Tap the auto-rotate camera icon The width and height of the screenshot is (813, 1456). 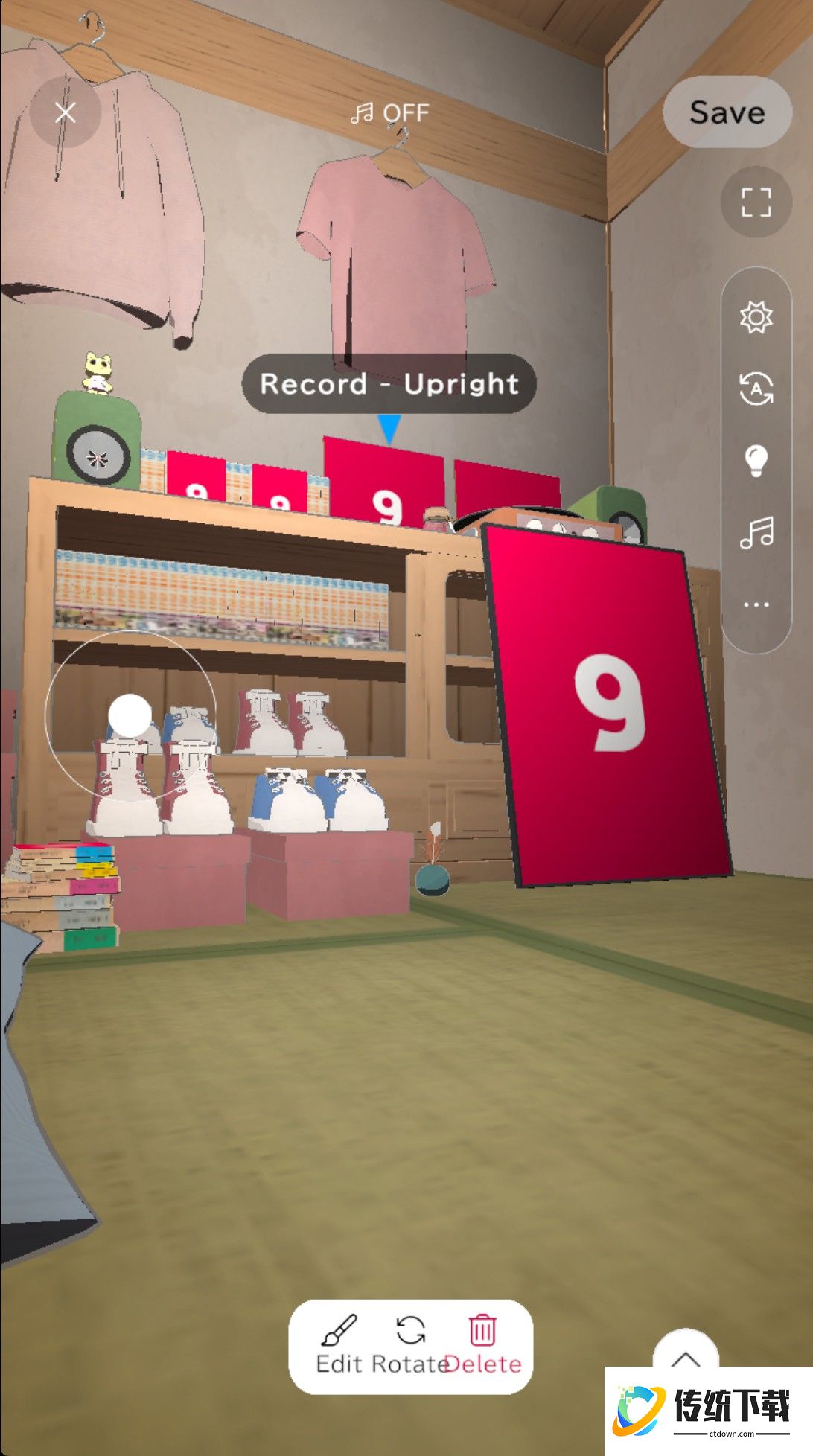pyautogui.click(x=756, y=389)
